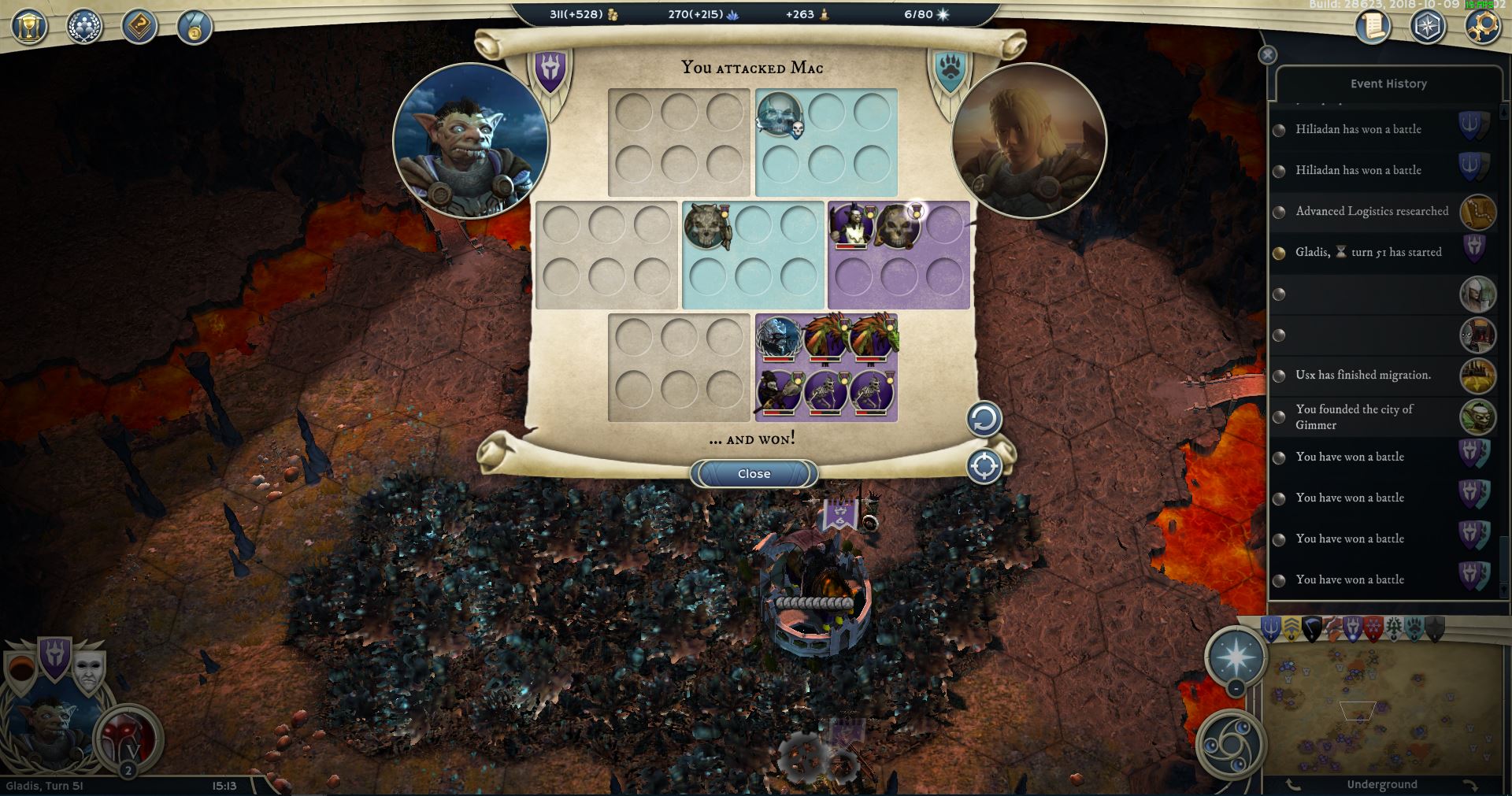Click the compass star icon in top bar

point(1427,27)
